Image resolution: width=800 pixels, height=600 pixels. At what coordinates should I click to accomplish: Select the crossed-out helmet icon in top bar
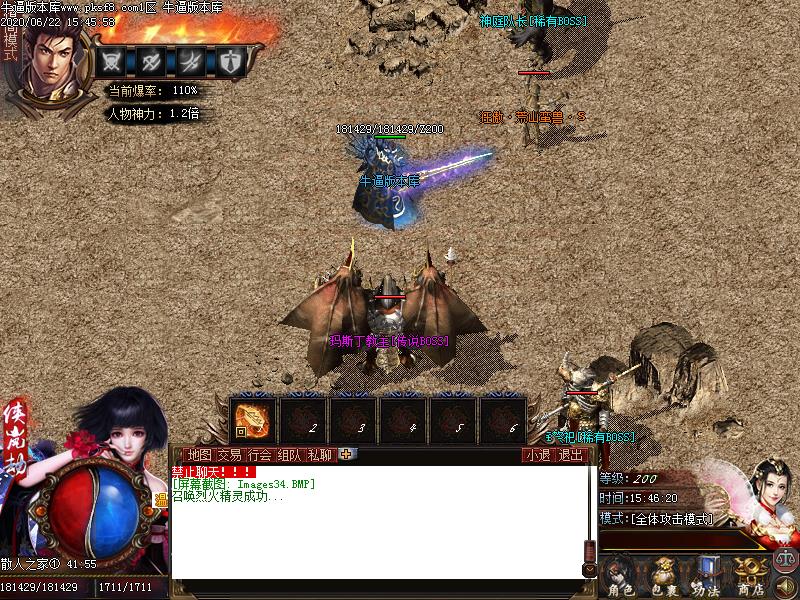point(112,61)
